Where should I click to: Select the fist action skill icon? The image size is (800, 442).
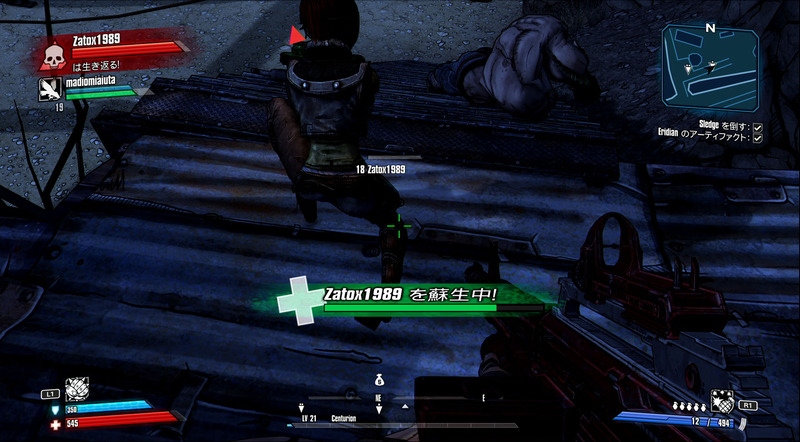coord(77,391)
